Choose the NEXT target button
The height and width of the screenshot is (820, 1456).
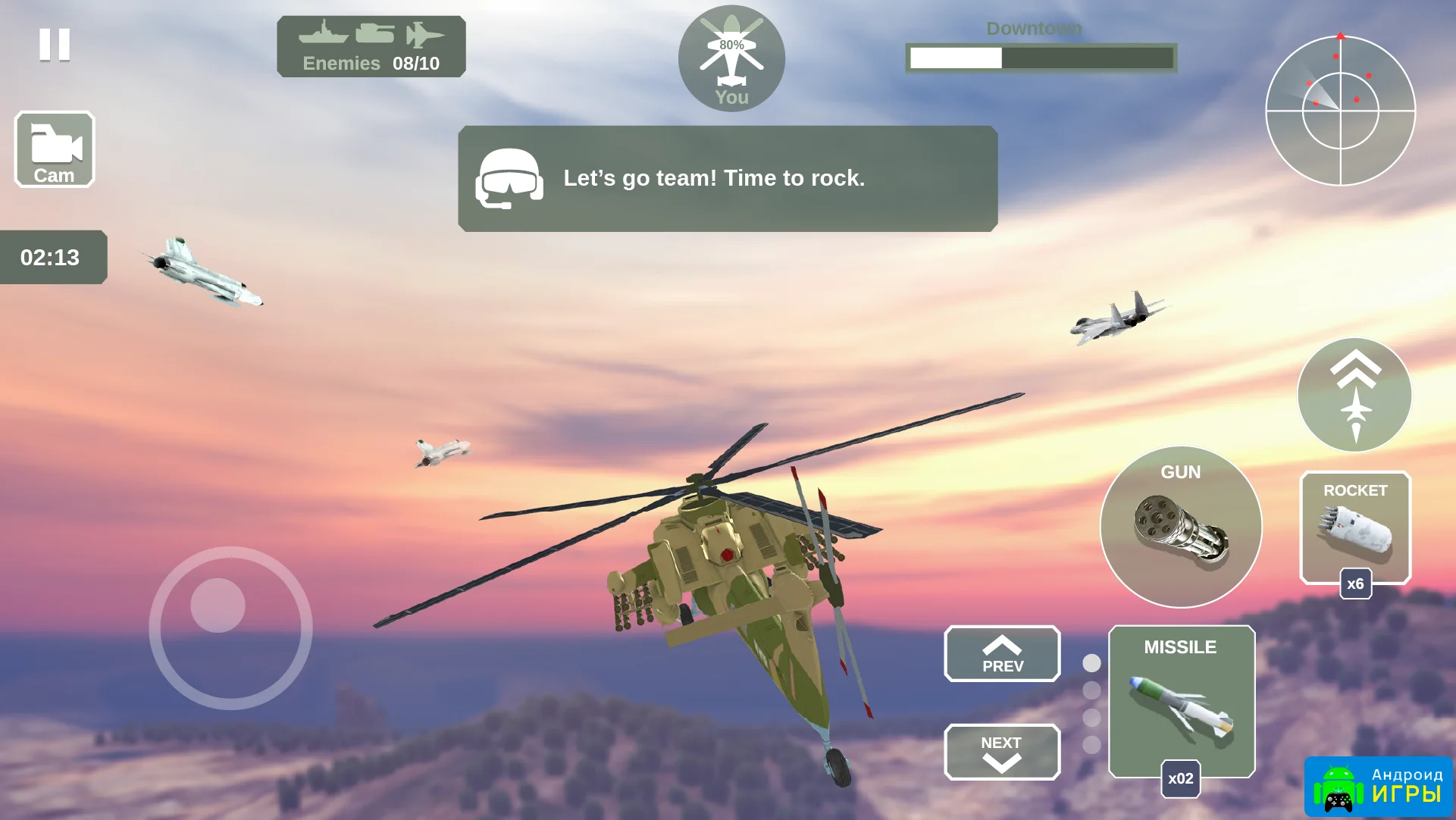pyautogui.click(x=1002, y=752)
